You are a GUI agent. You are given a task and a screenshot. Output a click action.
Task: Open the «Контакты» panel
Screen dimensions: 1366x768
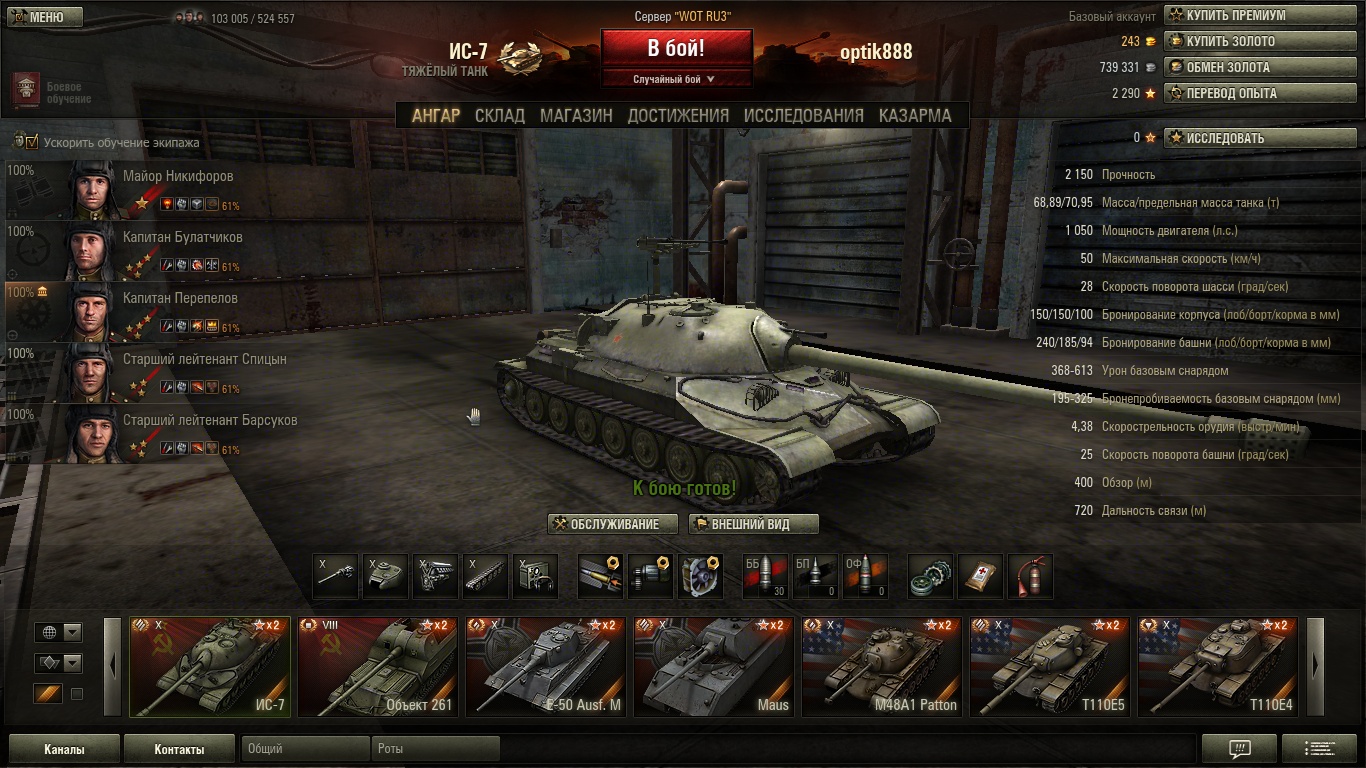(179, 749)
